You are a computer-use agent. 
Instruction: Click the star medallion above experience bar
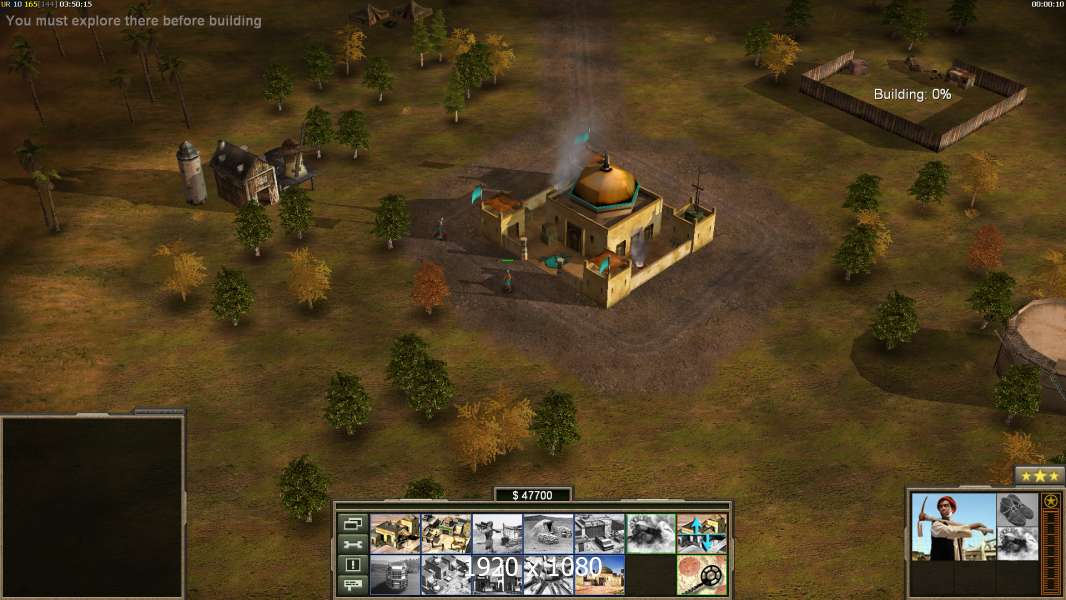[x=1051, y=502]
